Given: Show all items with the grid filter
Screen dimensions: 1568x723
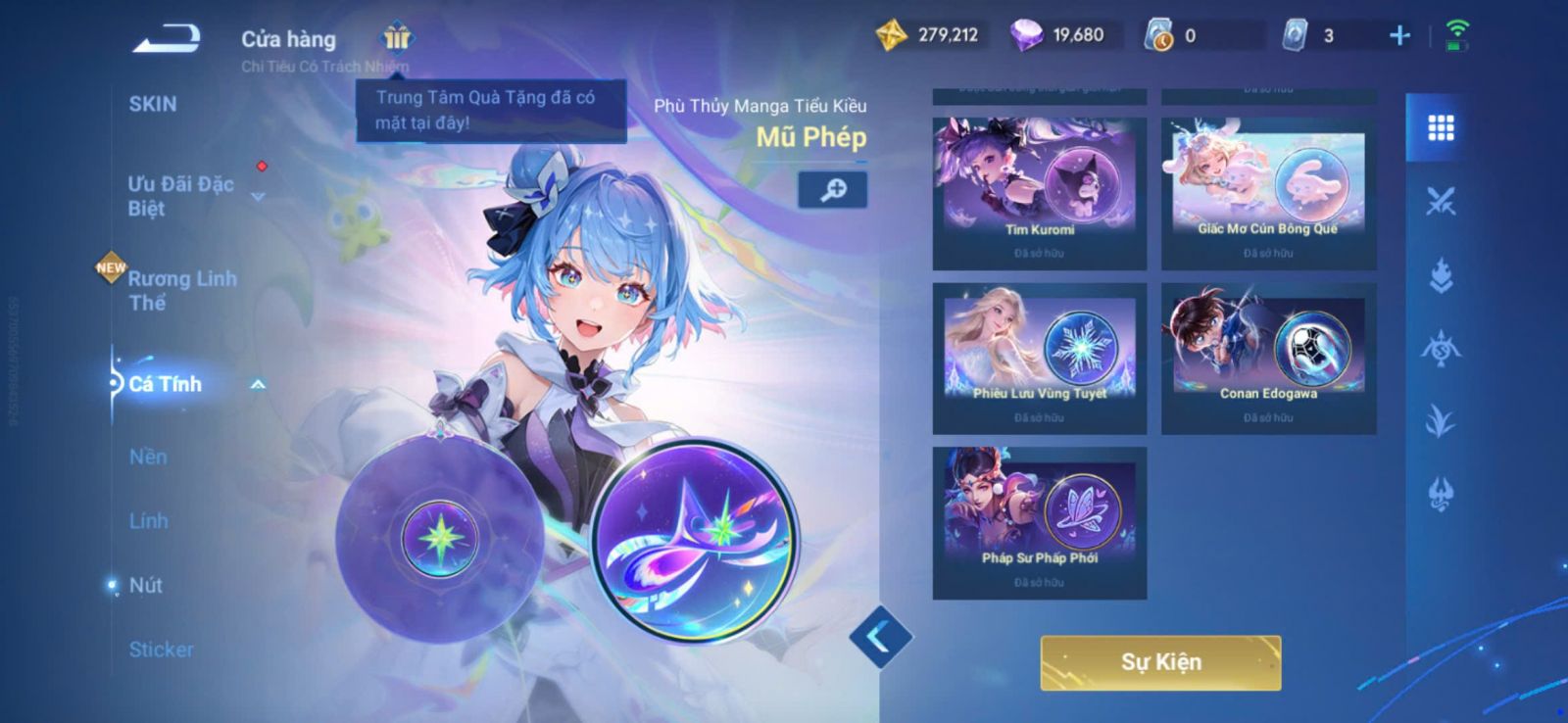Looking at the screenshot, I should pyautogui.click(x=1440, y=127).
